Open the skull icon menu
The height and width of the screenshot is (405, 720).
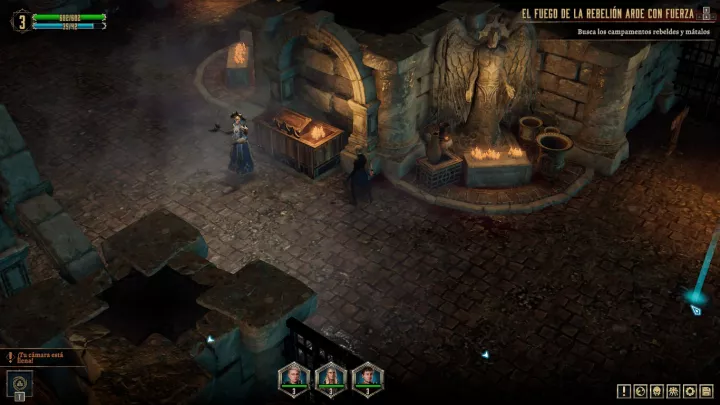[x=657, y=391]
